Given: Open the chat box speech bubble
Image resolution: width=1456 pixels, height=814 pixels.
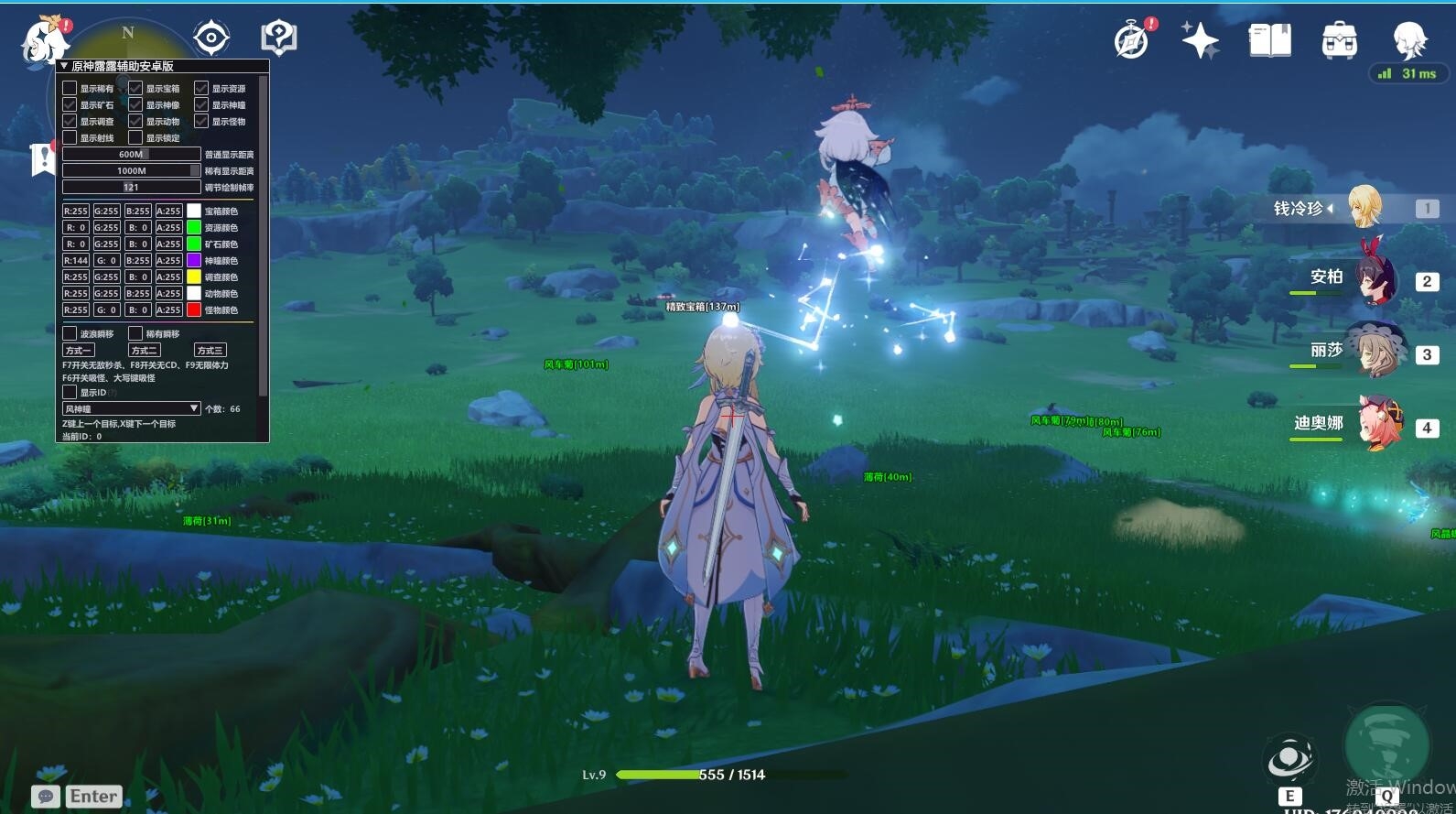Looking at the screenshot, I should click(46, 797).
